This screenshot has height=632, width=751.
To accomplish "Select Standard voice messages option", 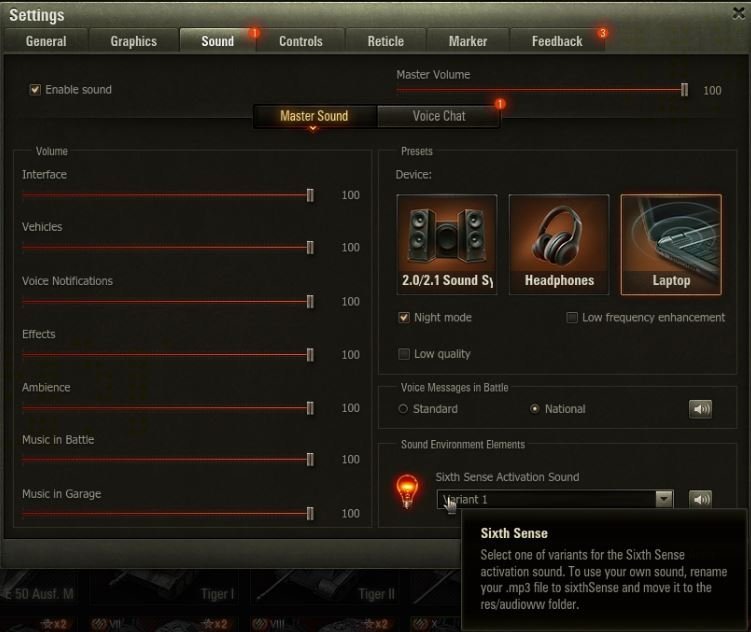I will tap(403, 409).
